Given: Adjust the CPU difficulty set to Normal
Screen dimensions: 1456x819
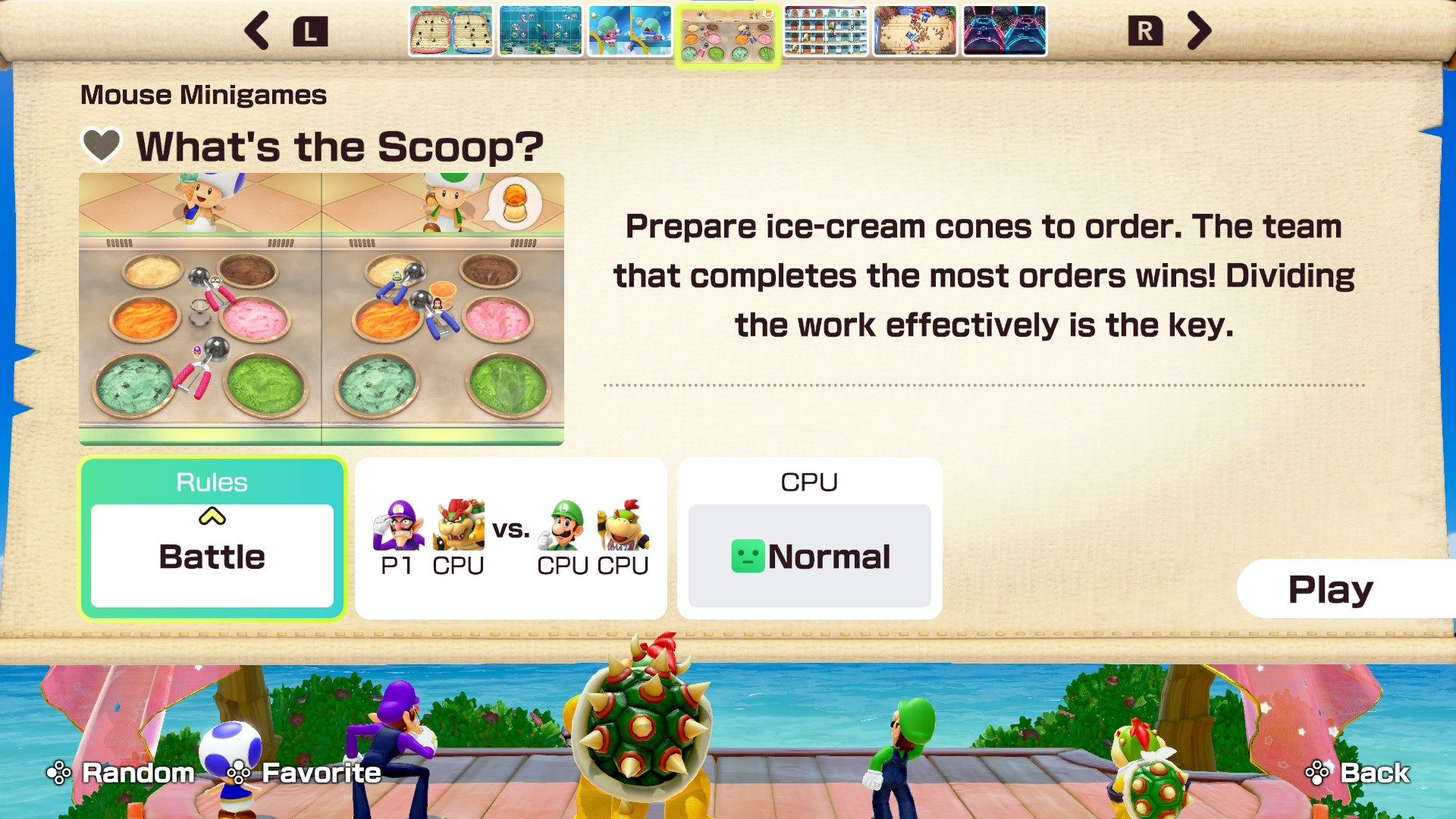Looking at the screenshot, I should (x=809, y=556).
